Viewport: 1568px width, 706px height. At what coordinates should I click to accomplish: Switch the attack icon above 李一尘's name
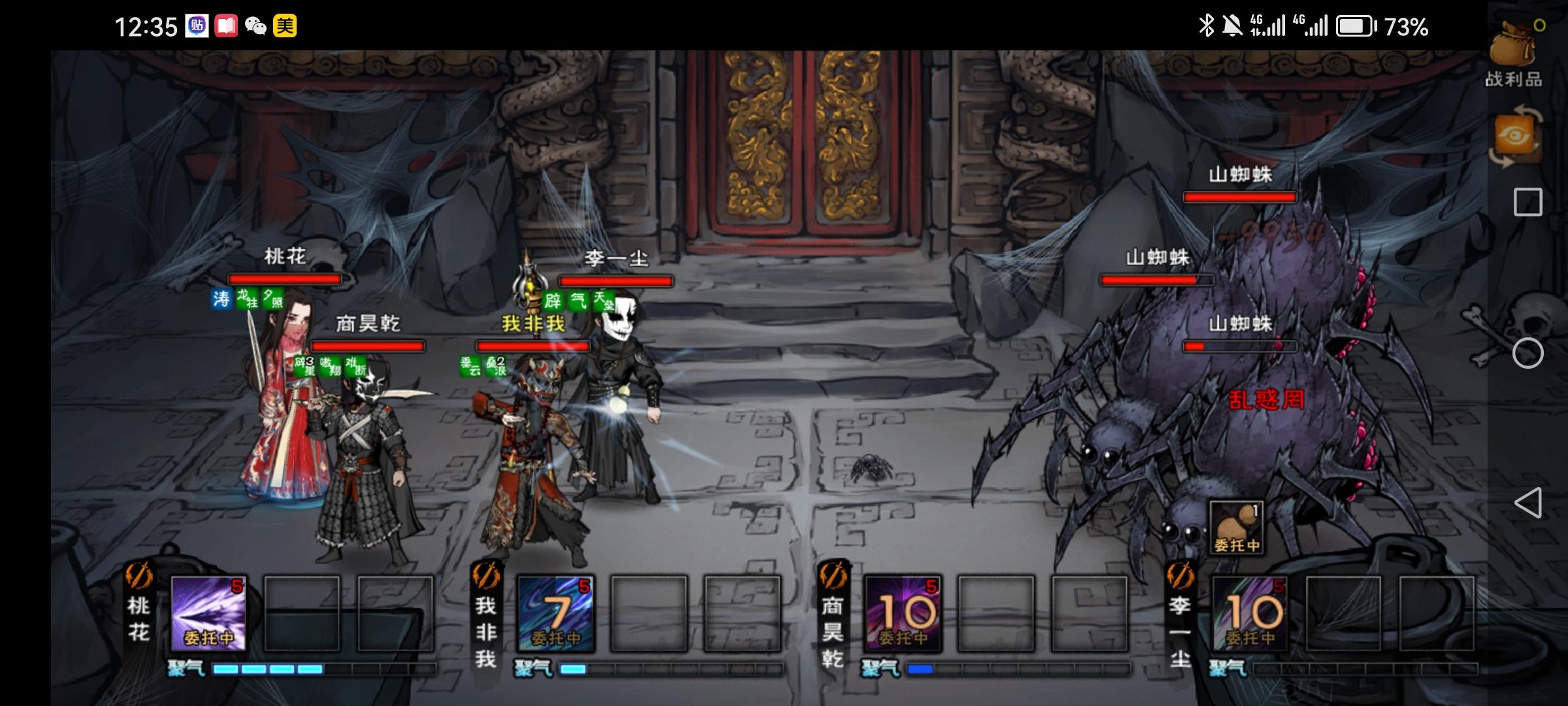coord(1180,575)
